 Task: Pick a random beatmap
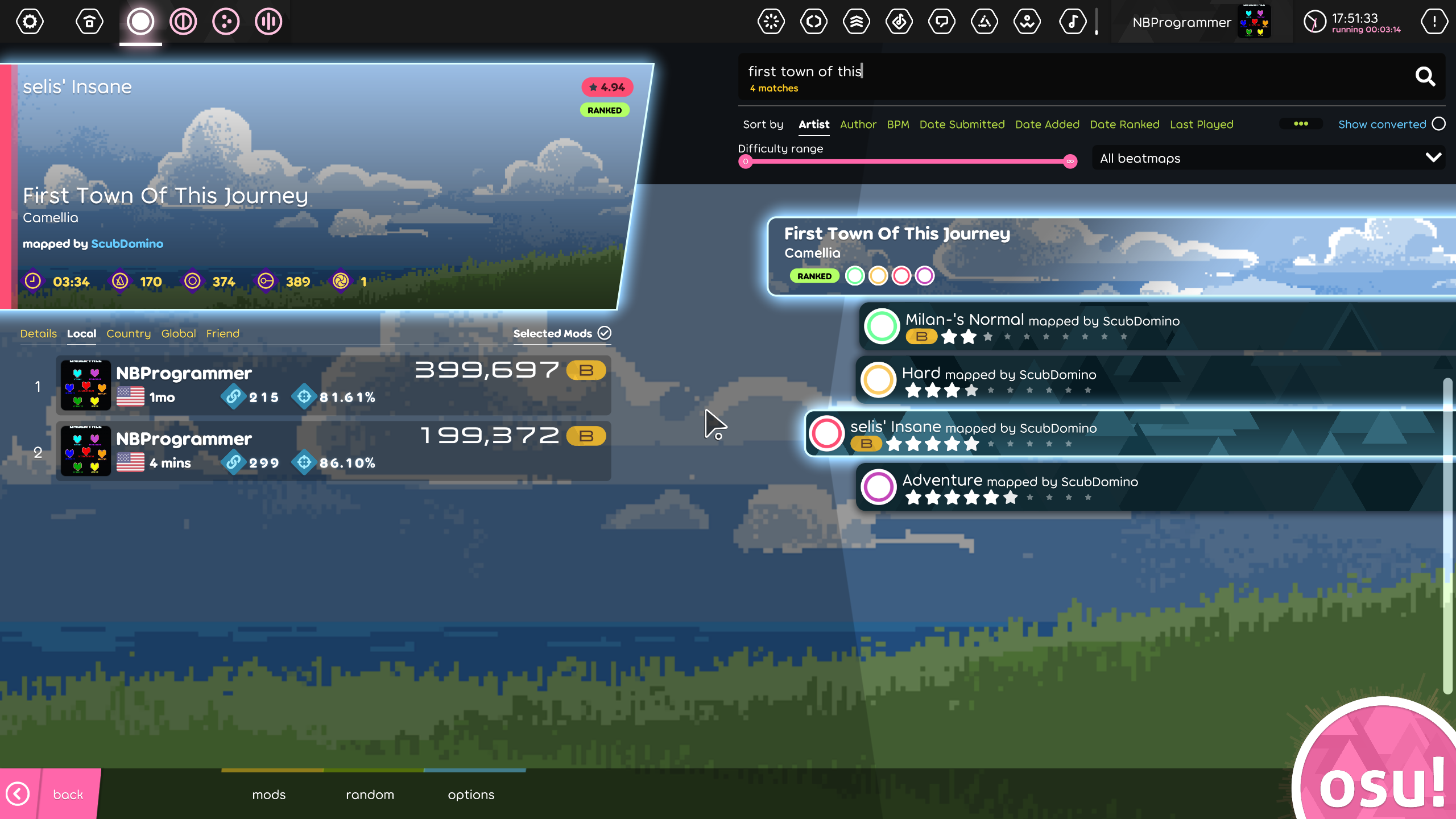[x=370, y=794]
